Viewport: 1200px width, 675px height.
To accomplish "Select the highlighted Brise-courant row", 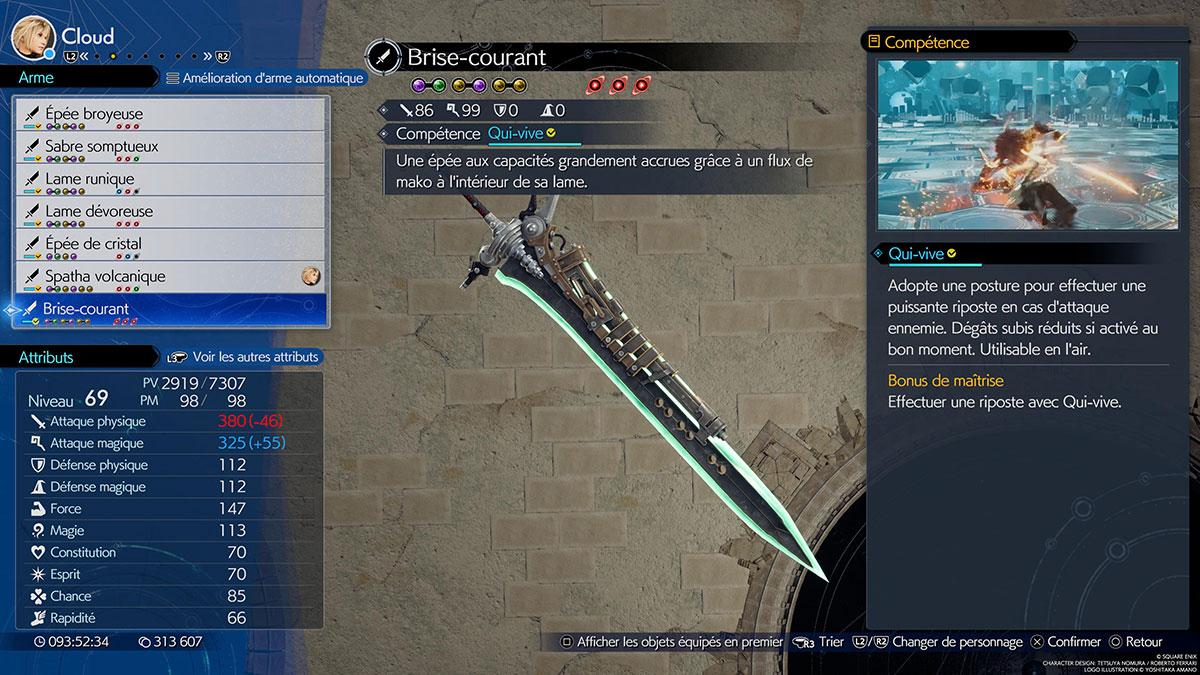I will pyautogui.click(x=170, y=309).
